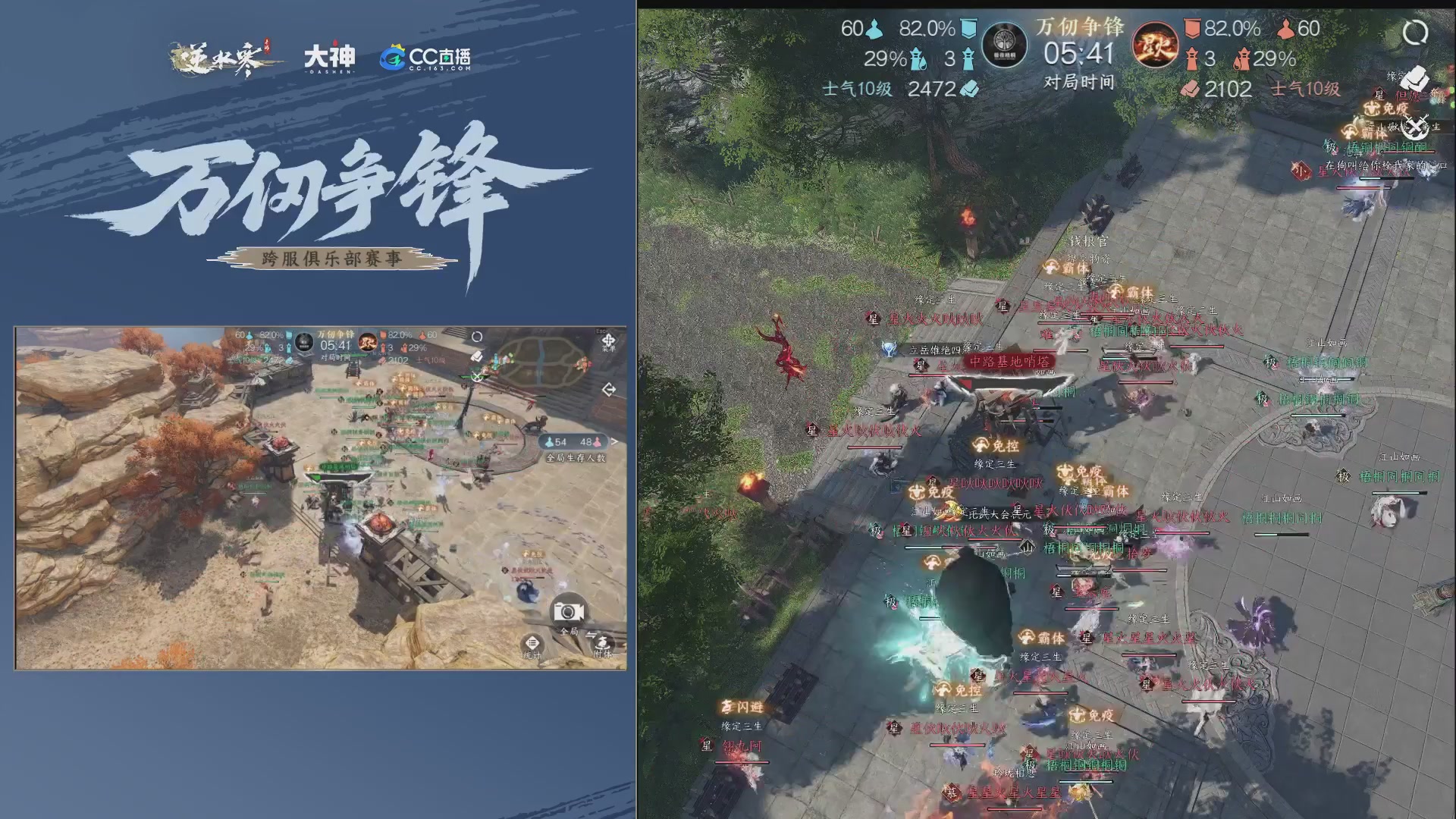Viewport: 1456px width, 819px height.
Task: Click the blue flag icon showing 82.0%
Action: tap(968, 27)
